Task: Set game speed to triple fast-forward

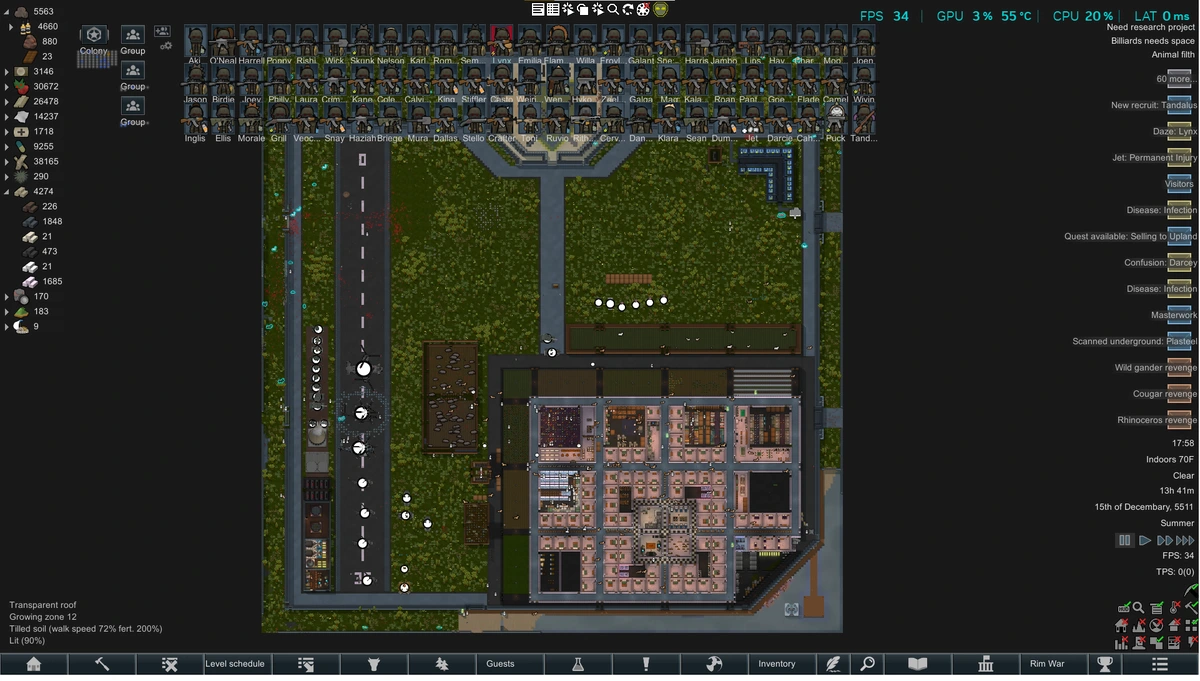Action: (x=1185, y=540)
